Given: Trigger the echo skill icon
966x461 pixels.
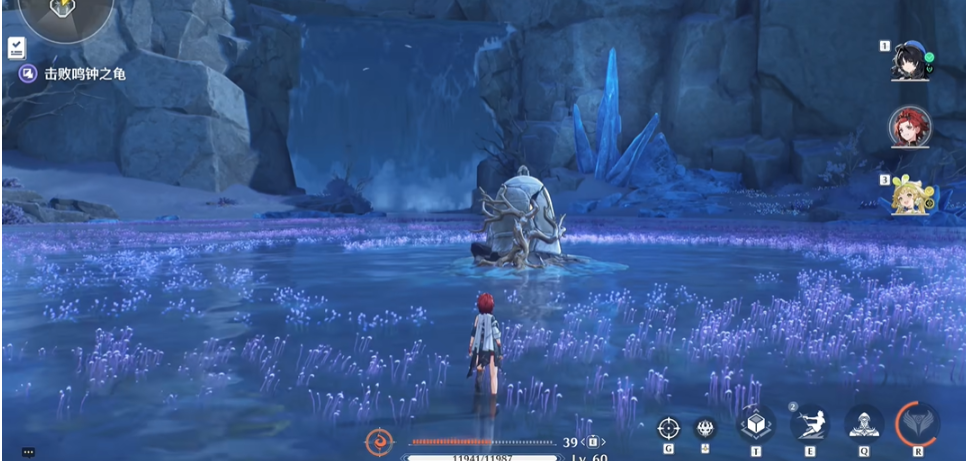Looking at the screenshot, I should tap(863, 425).
